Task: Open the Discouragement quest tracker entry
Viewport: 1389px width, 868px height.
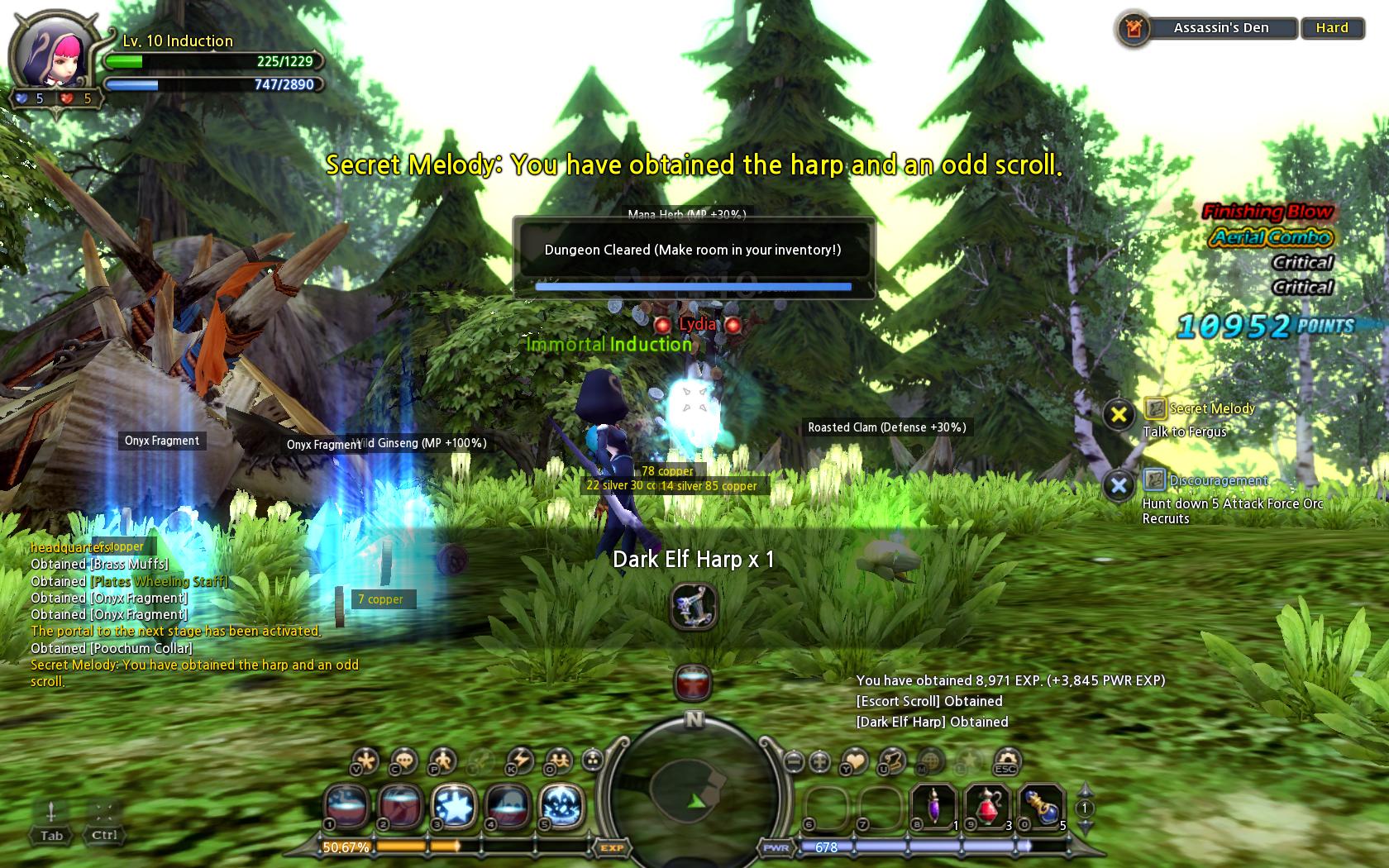Action: click(x=1217, y=480)
